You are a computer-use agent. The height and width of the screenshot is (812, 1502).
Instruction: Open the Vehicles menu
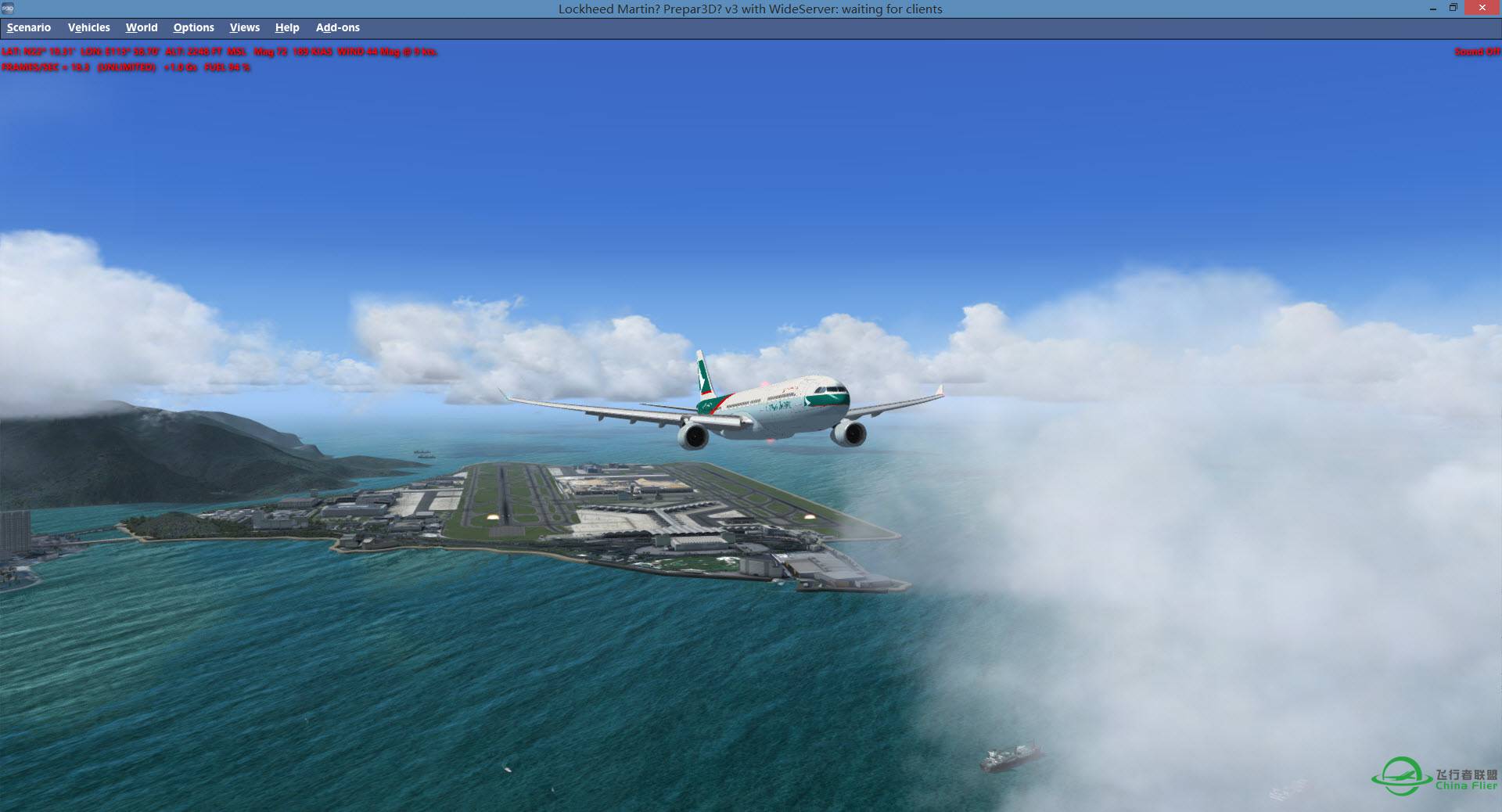pos(88,27)
